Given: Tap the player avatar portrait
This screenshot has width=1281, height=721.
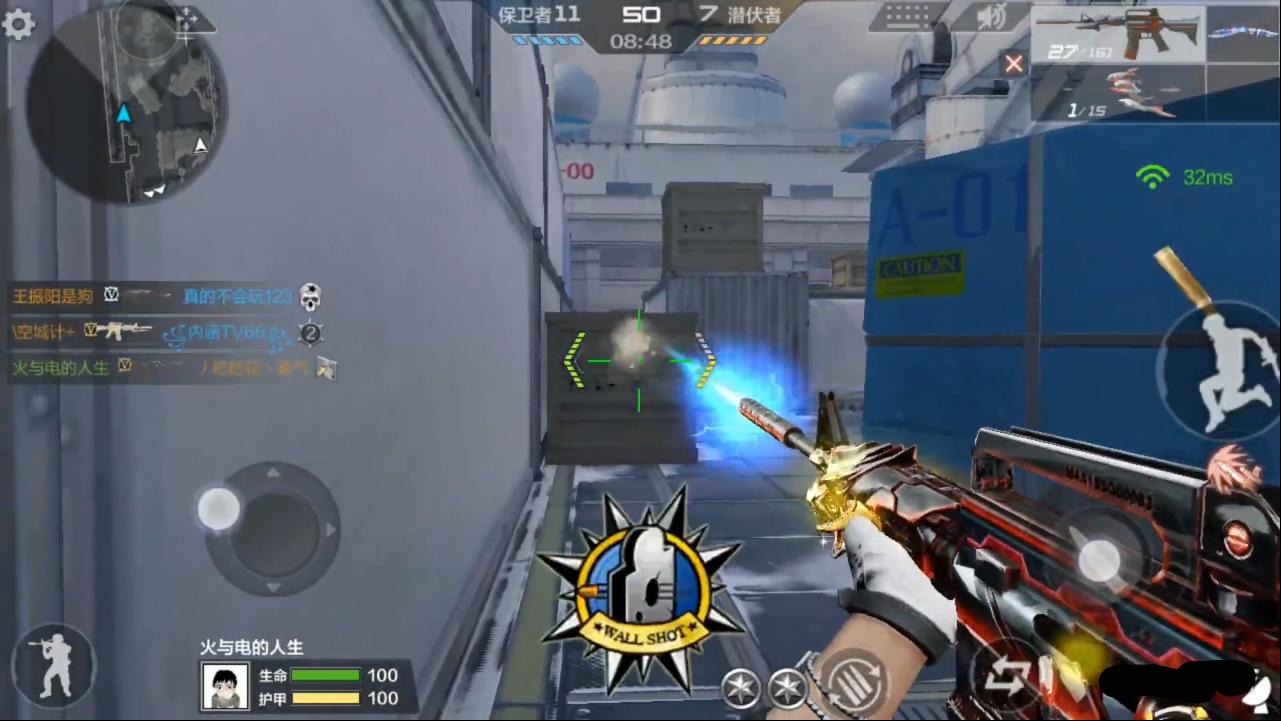Looking at the screenshot, I should pos(225,686).
